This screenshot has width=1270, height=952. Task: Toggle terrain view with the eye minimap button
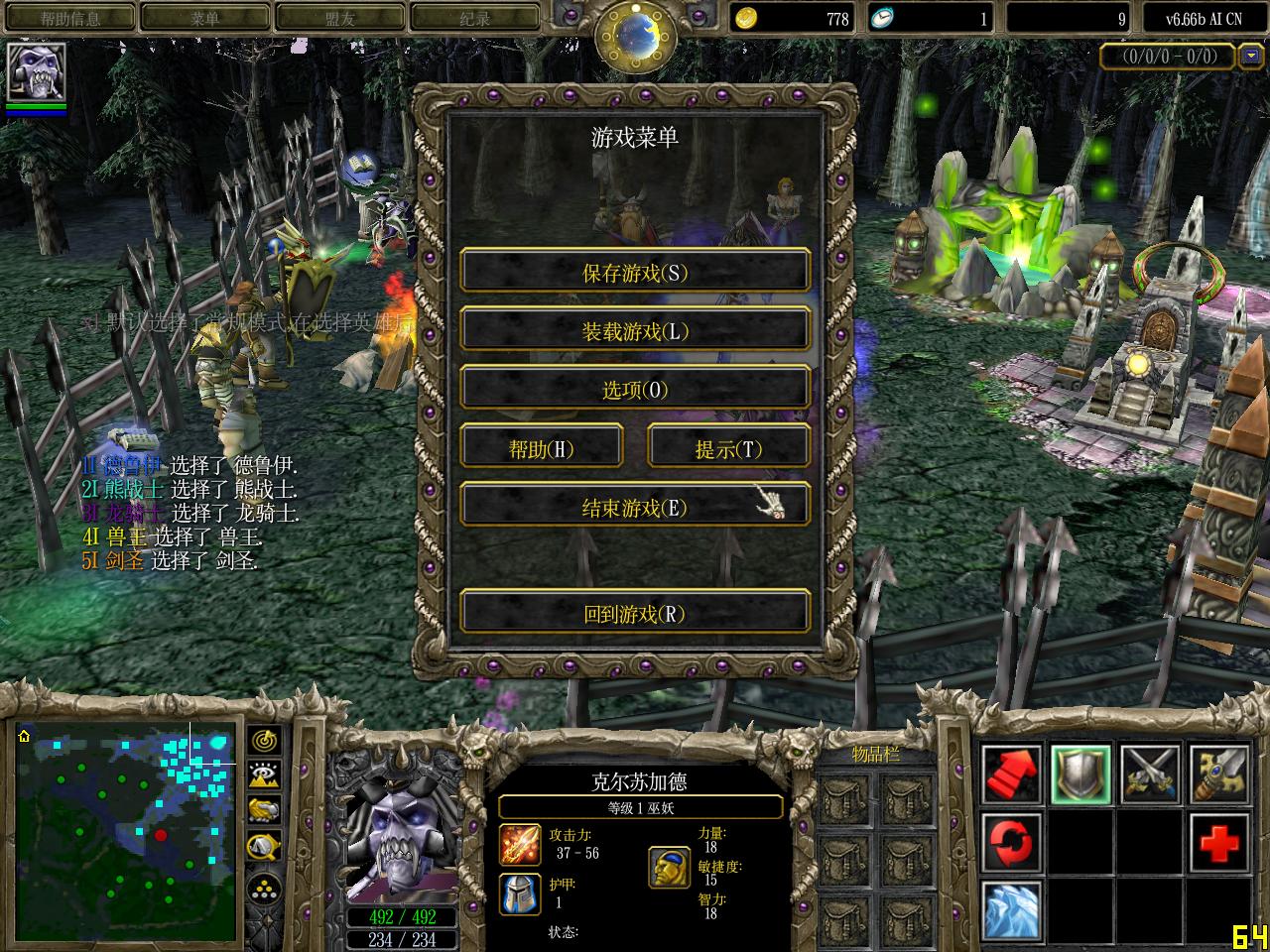click(263, 773)
